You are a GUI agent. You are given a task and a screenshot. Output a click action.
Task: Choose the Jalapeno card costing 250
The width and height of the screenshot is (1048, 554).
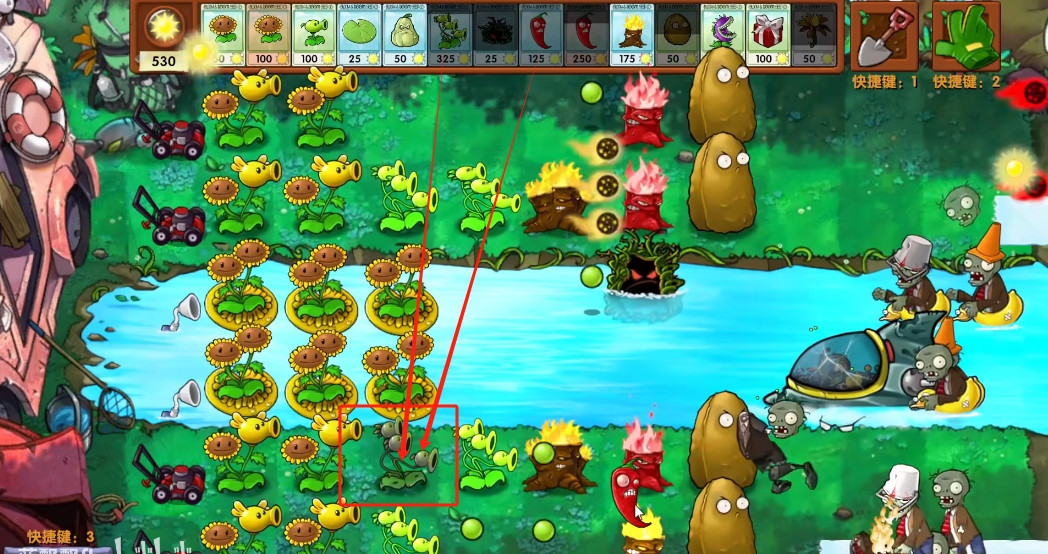pyautogui.click(x=586, y=36)
